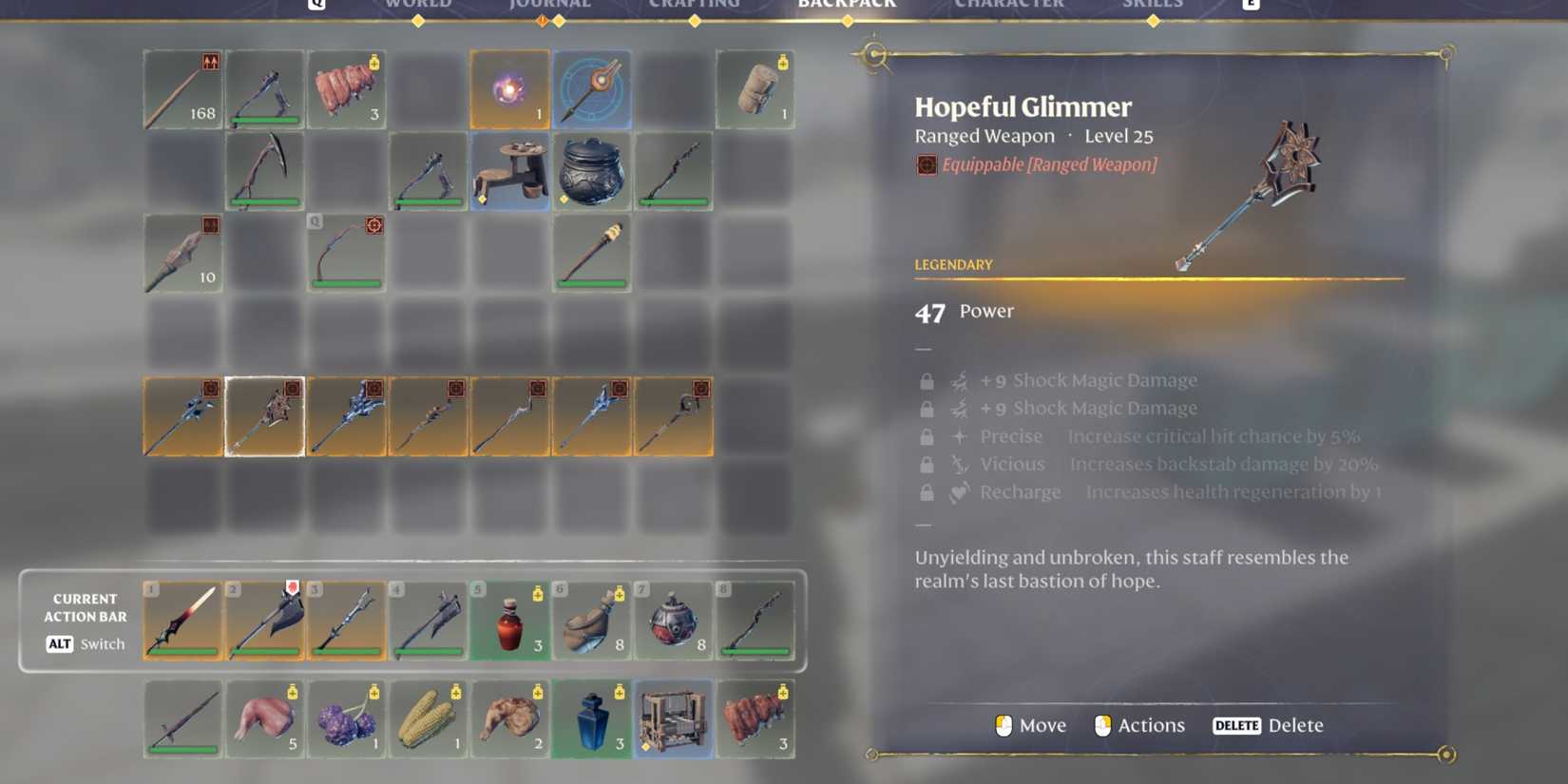Open the glowing magic orb item
This screenshot has width=1568, height=784.
pyautogui.click(x=509, y=88)
